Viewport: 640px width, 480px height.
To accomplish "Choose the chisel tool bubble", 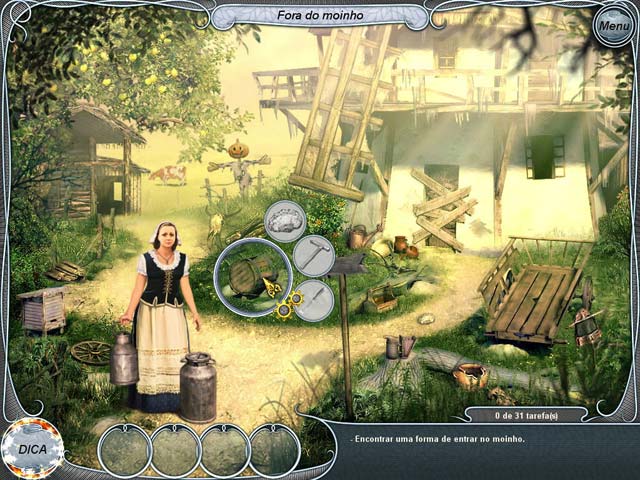I will [x=313, y=299].
